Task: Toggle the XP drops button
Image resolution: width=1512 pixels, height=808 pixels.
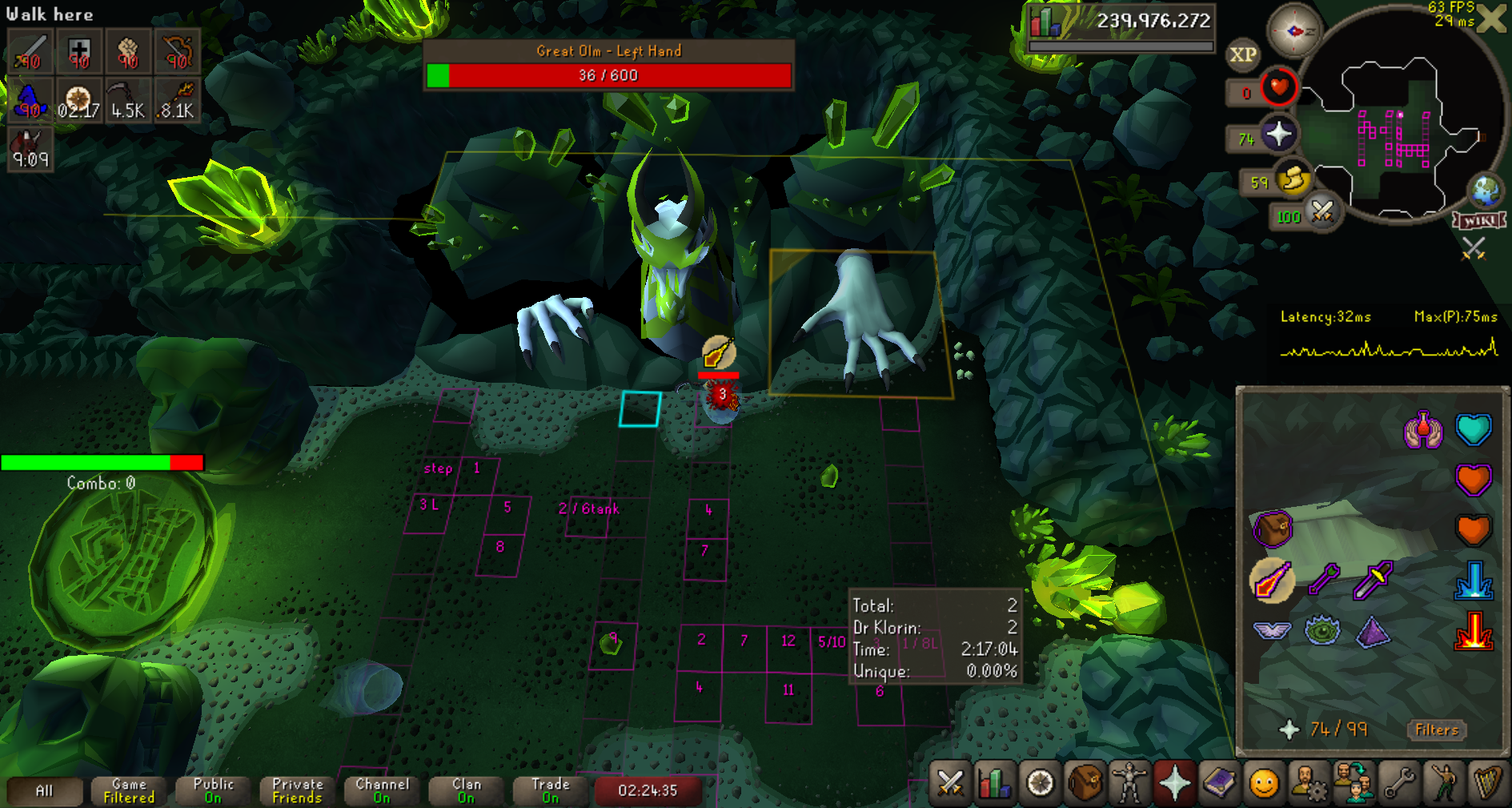Action: 1242,54
